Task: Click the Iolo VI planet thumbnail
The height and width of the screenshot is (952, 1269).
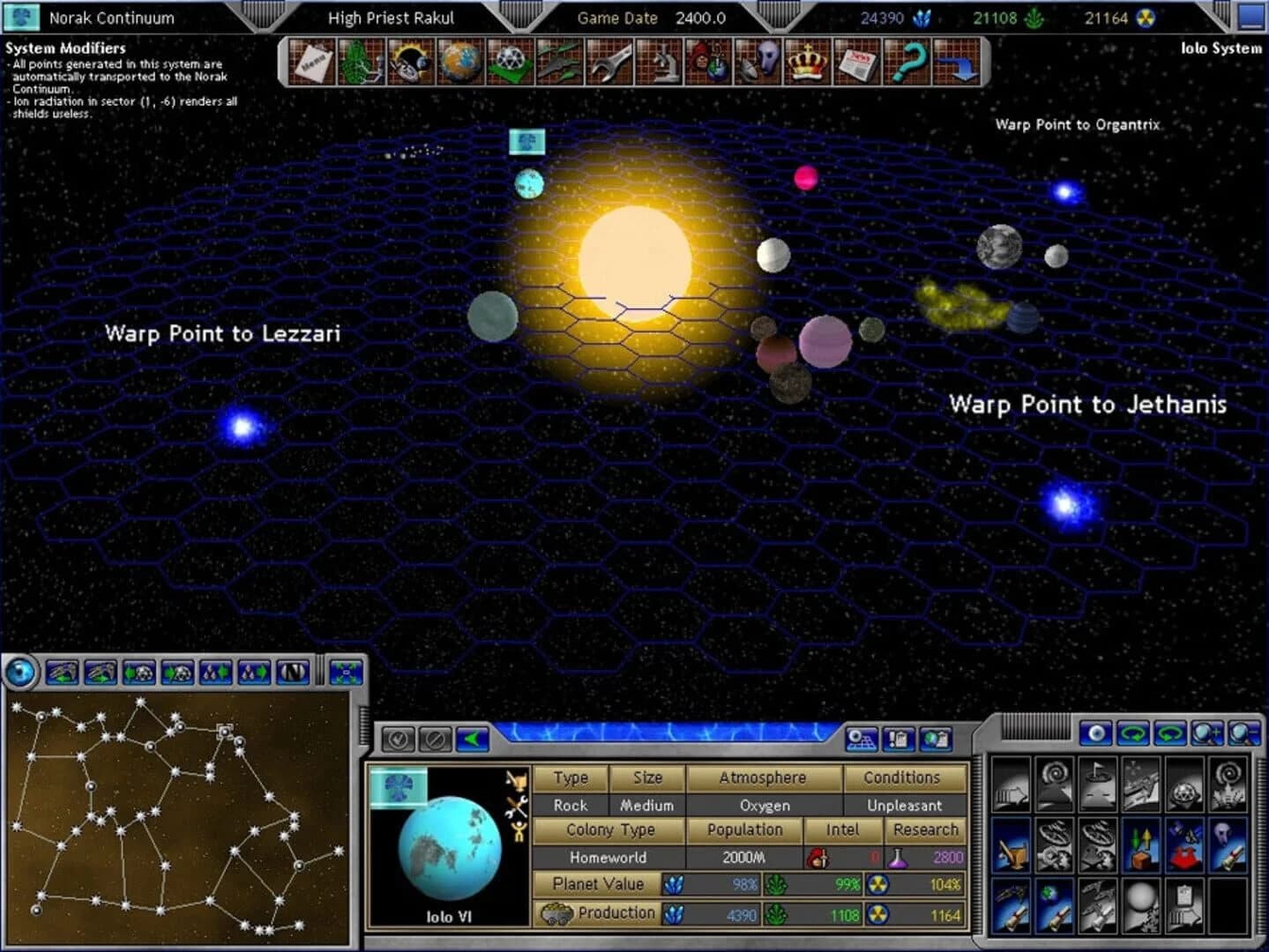Action: [450, 849]
